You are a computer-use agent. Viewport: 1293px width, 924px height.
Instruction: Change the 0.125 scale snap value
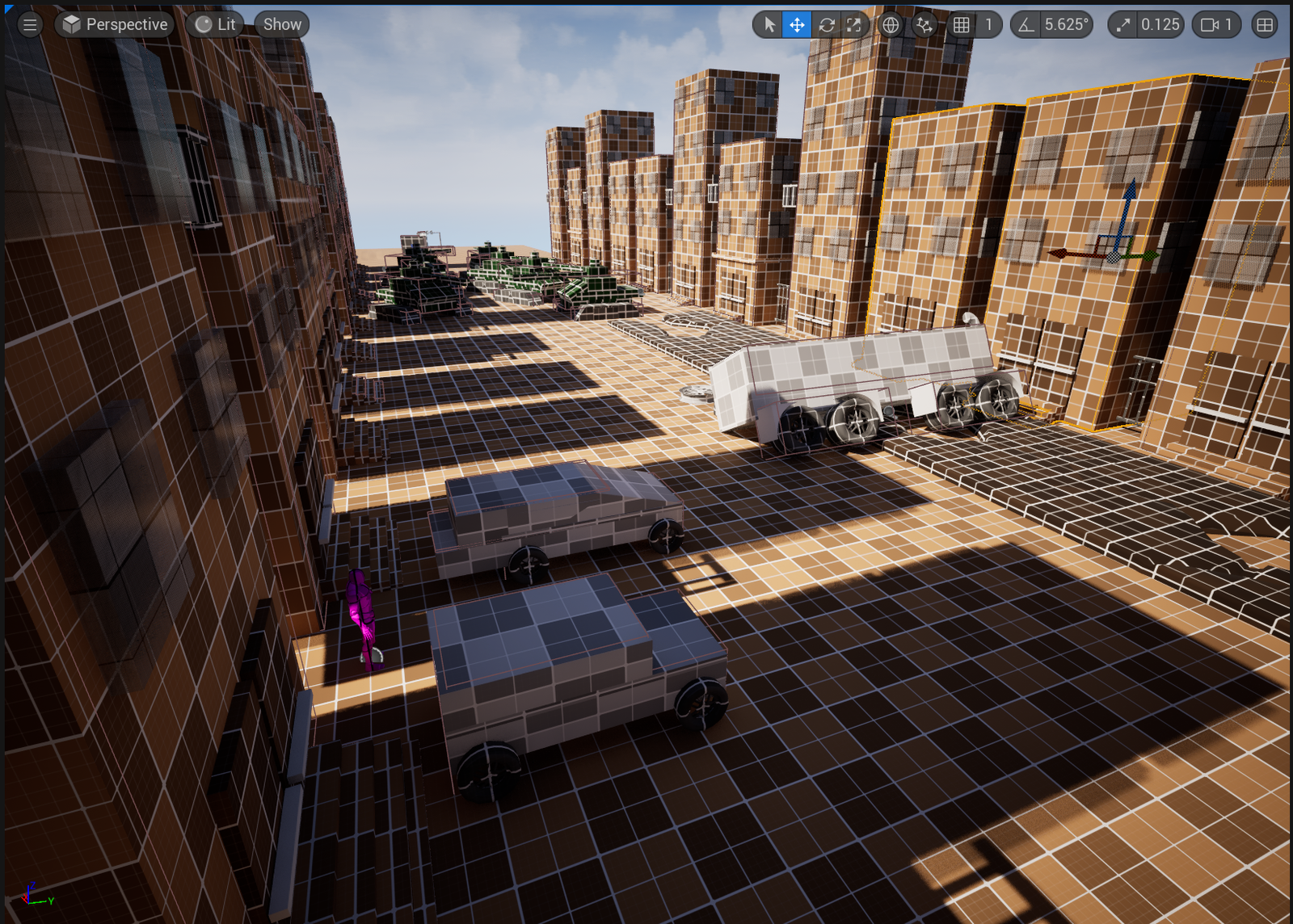pos(1160,24)
